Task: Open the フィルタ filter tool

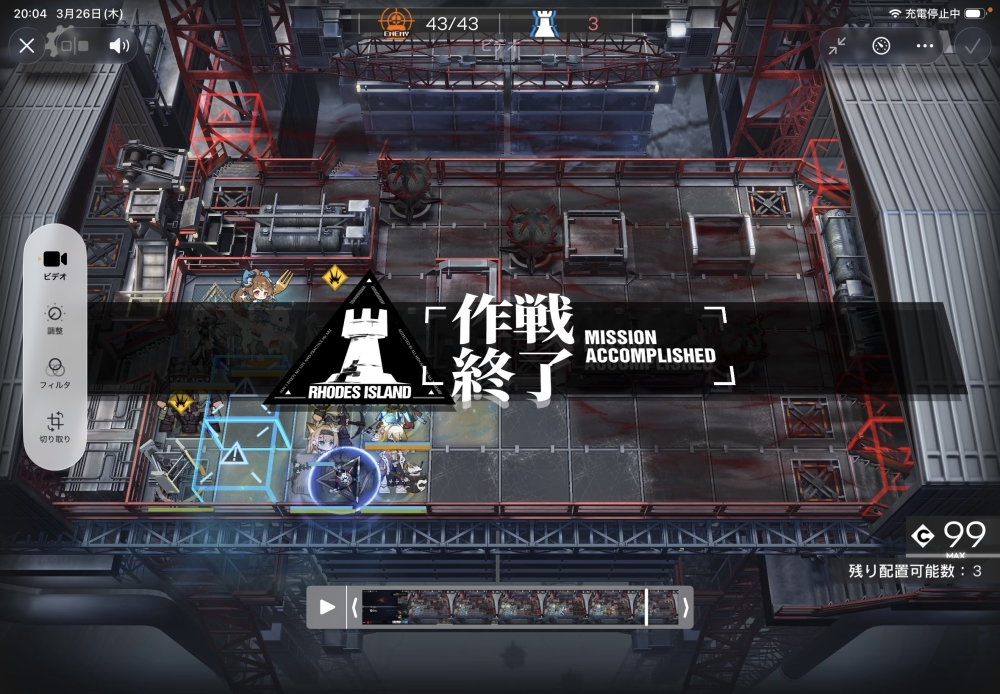Action: point(55,372)
